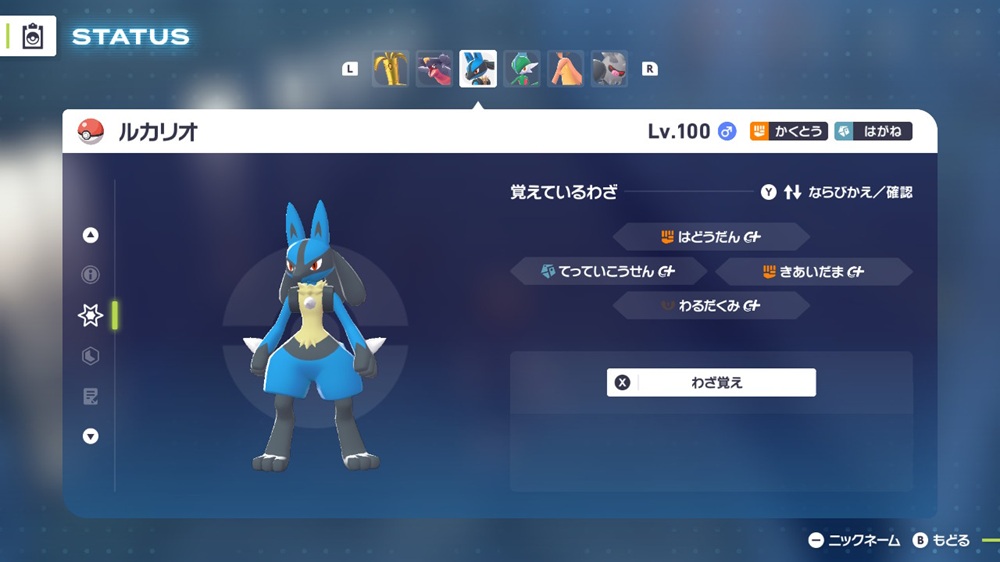The height and width of the screenshot is (562, 1000).
Task: Switch to the star-shaped moves tab
Action: tap(90, 315)
